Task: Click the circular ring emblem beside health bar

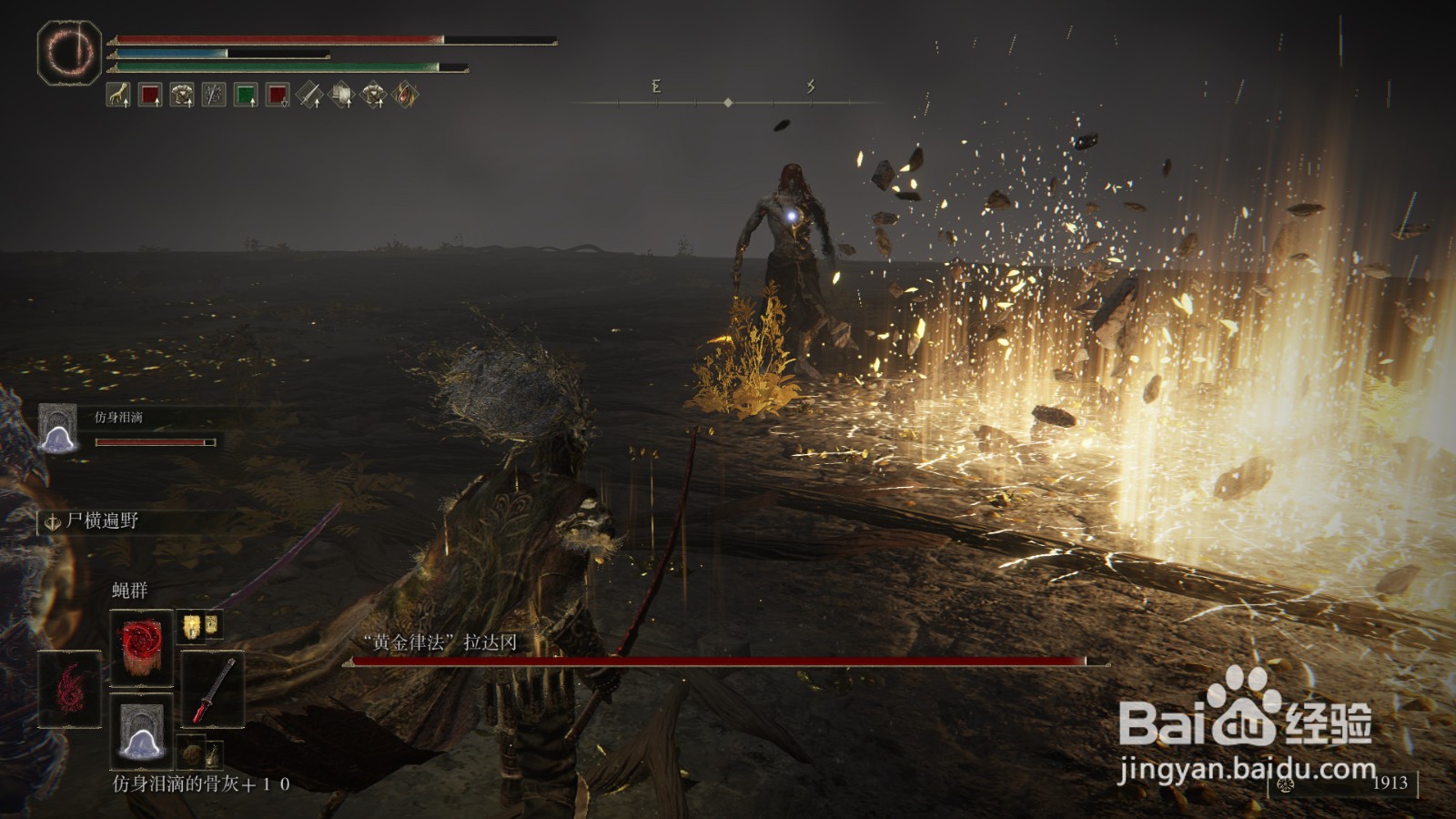Action: [x=69, y=53]
